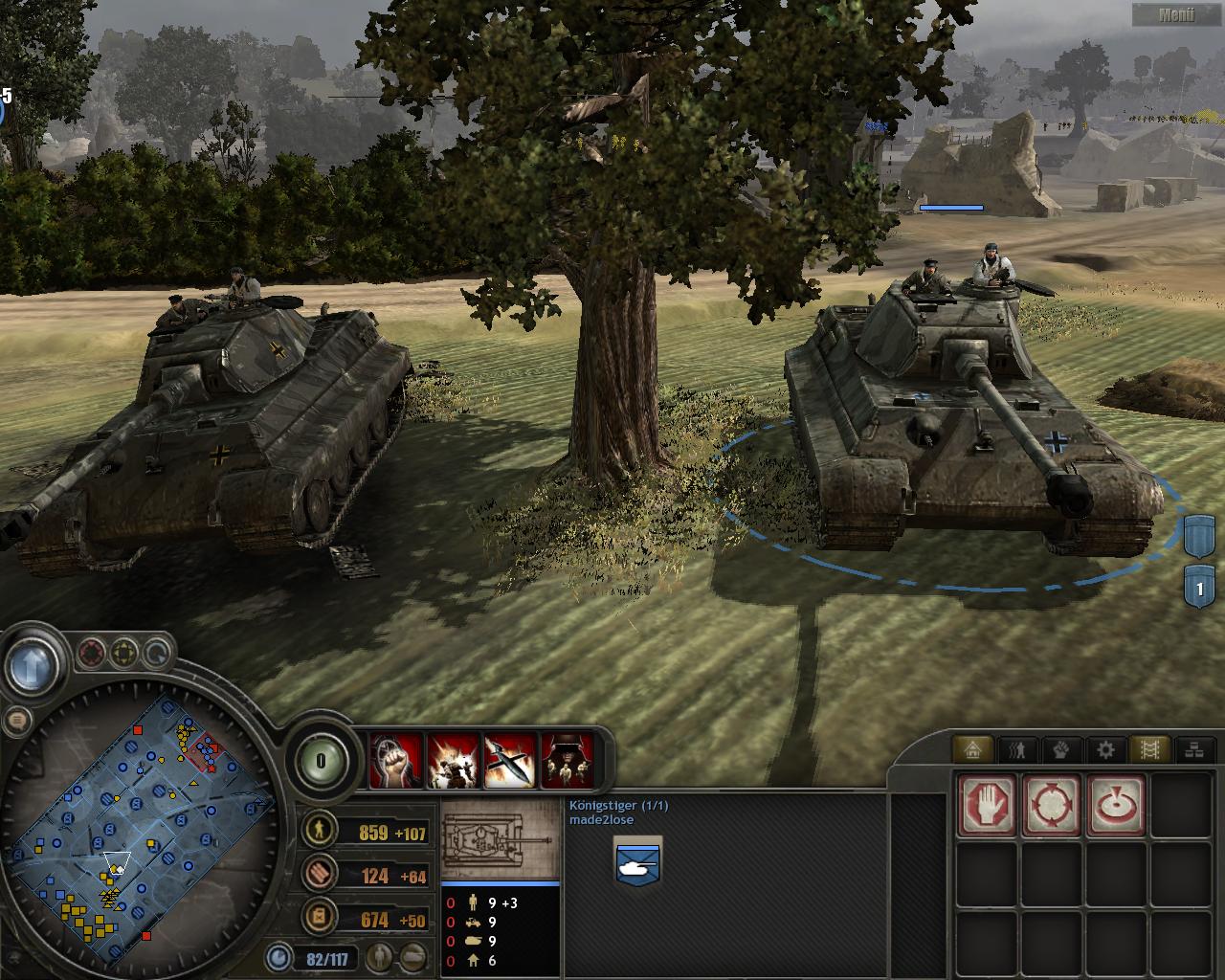Choose the gear icon tab

click(x=1105, y=749)
